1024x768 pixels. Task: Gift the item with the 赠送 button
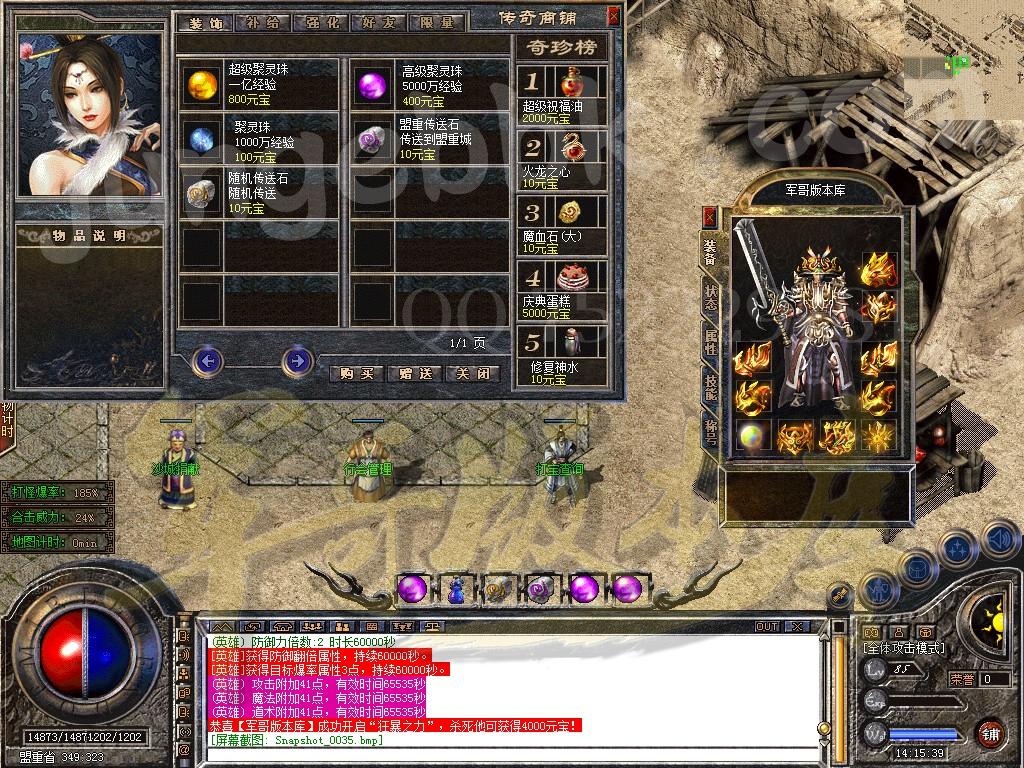(x=415, y=373)
